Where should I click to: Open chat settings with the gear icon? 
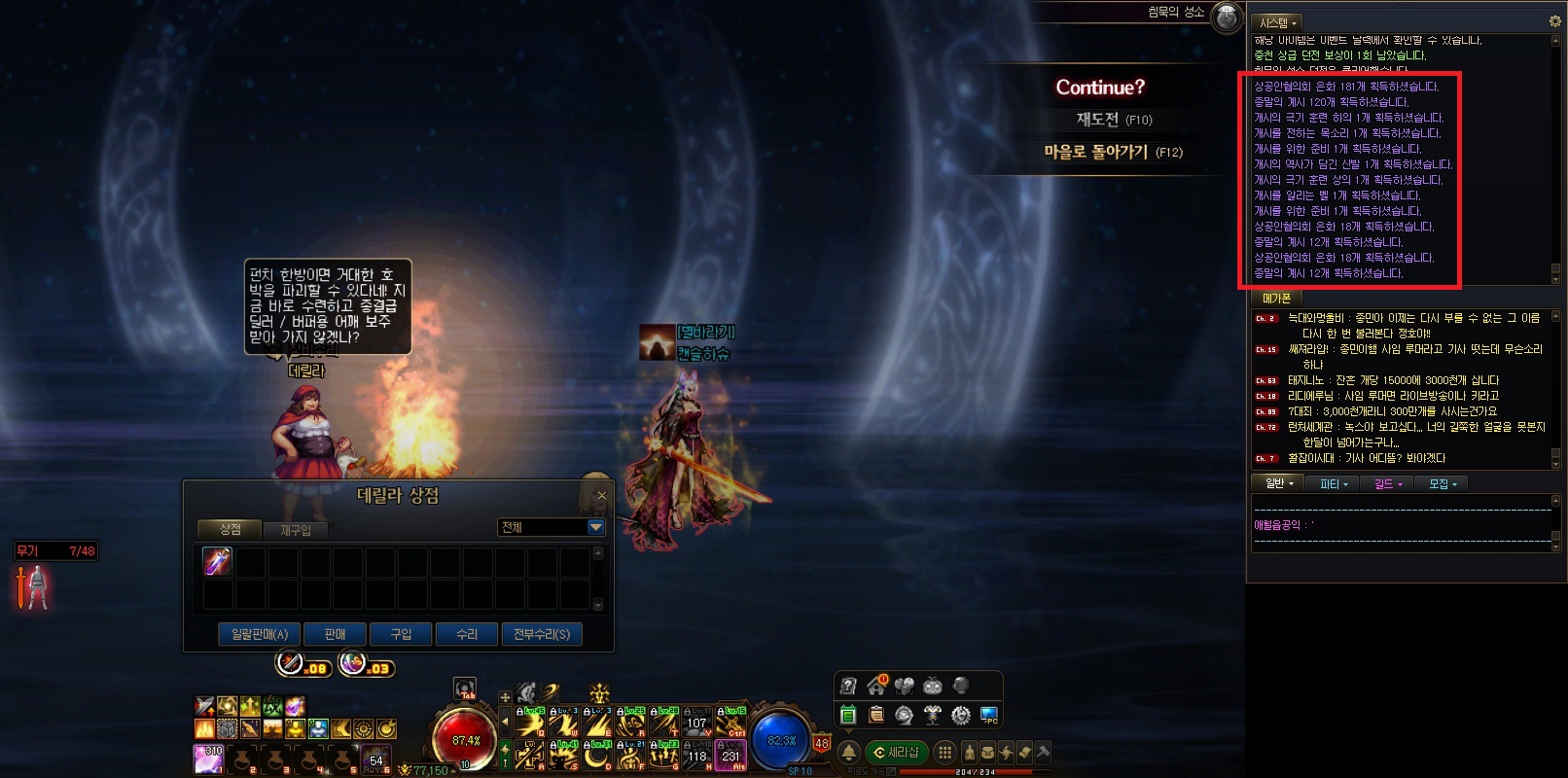click(1554, 20)
